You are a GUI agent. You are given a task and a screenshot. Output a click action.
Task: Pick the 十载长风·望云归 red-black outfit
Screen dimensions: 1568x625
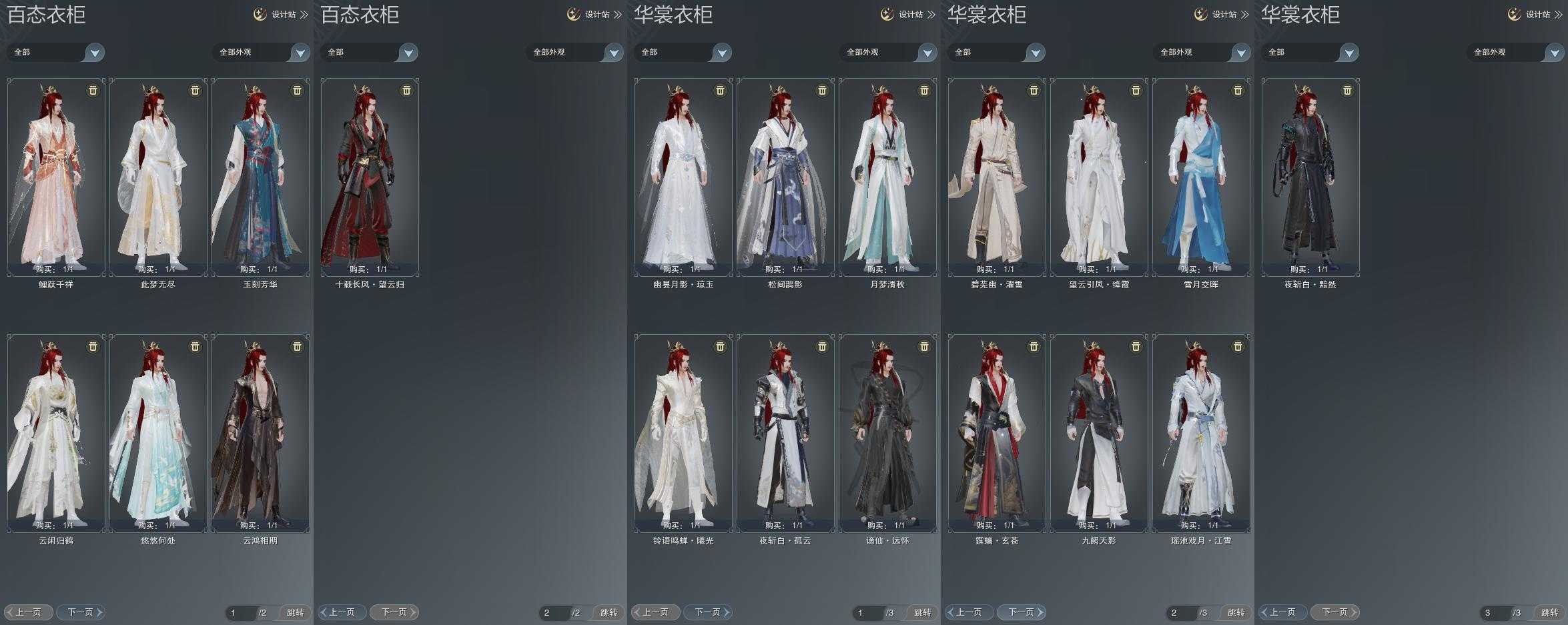point(370,177)
